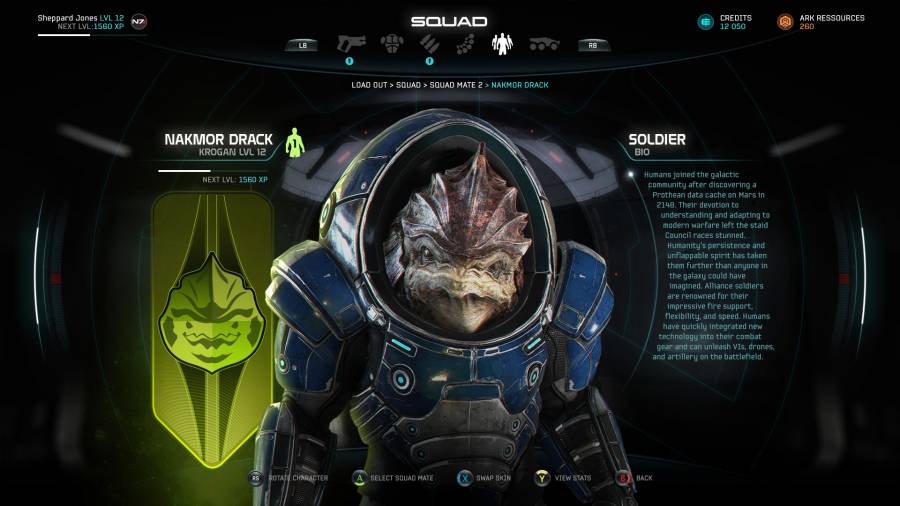Viewport: 900px width, 506px height.
Task: Open the six-wheeled vehicle tab
Action: (543, 43)
